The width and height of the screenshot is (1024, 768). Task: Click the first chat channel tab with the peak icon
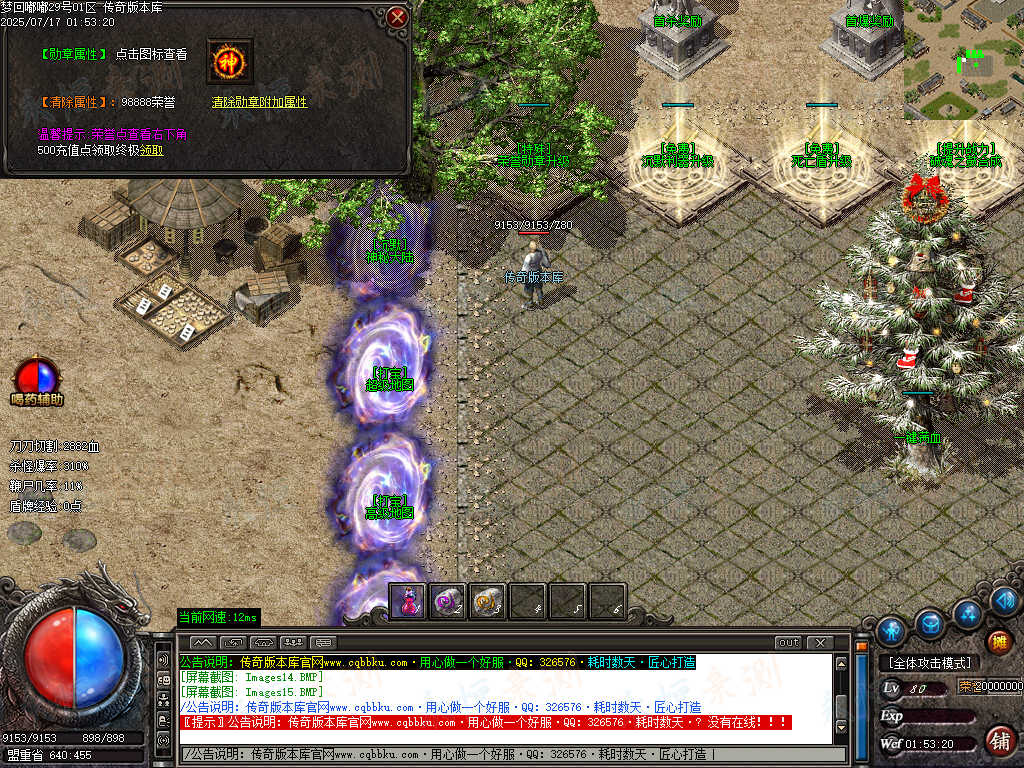click(x=203, y=642)
